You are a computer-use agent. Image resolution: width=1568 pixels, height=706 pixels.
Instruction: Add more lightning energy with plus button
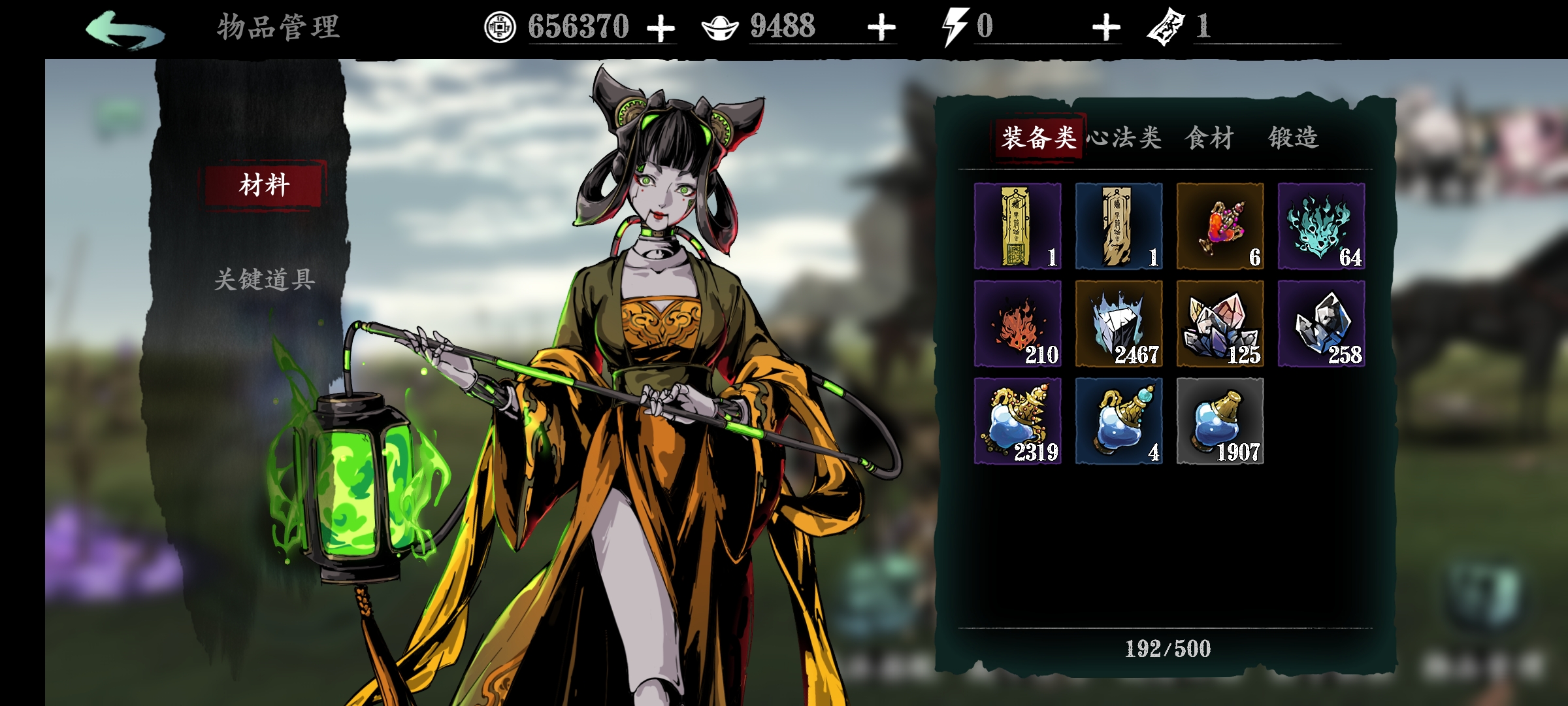point(1105,29)
